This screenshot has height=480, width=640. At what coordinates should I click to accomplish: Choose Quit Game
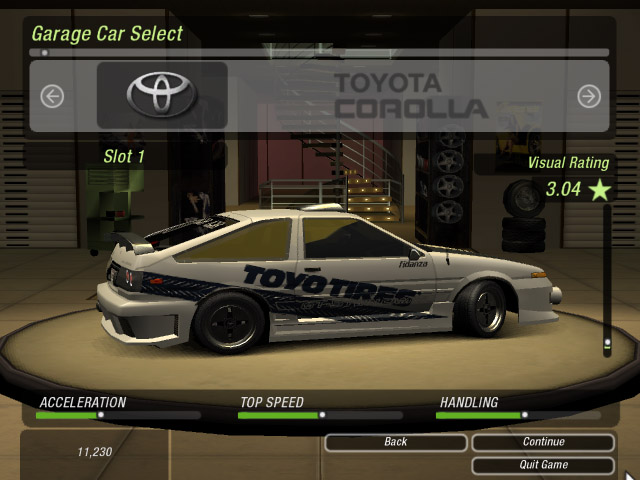tap(543, 465)
